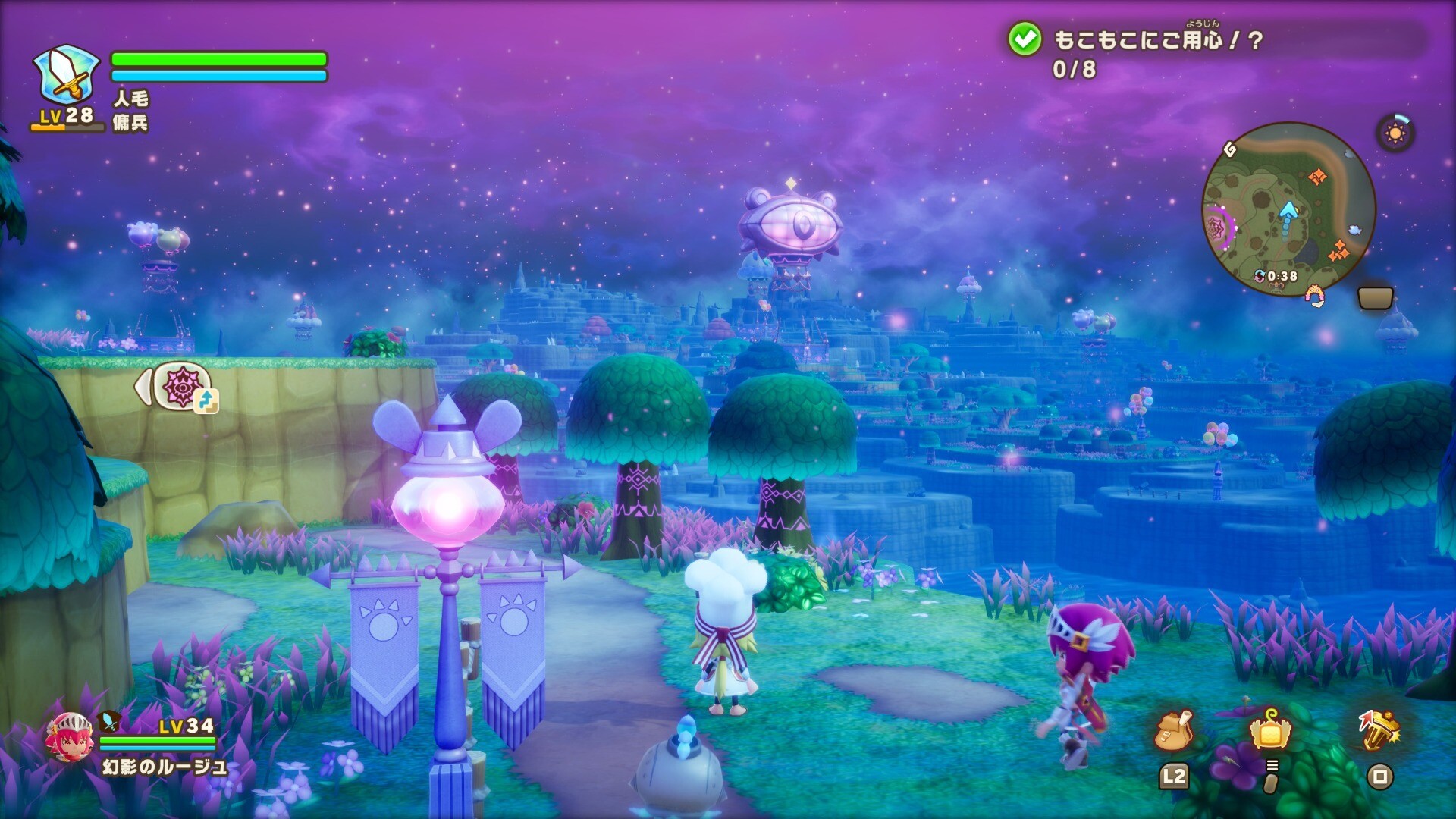Image resolution: width=1456 pixels, height=819 pixels.
Task: Select the quest tracker with green checkmark
Action: tap(1025, 39)
